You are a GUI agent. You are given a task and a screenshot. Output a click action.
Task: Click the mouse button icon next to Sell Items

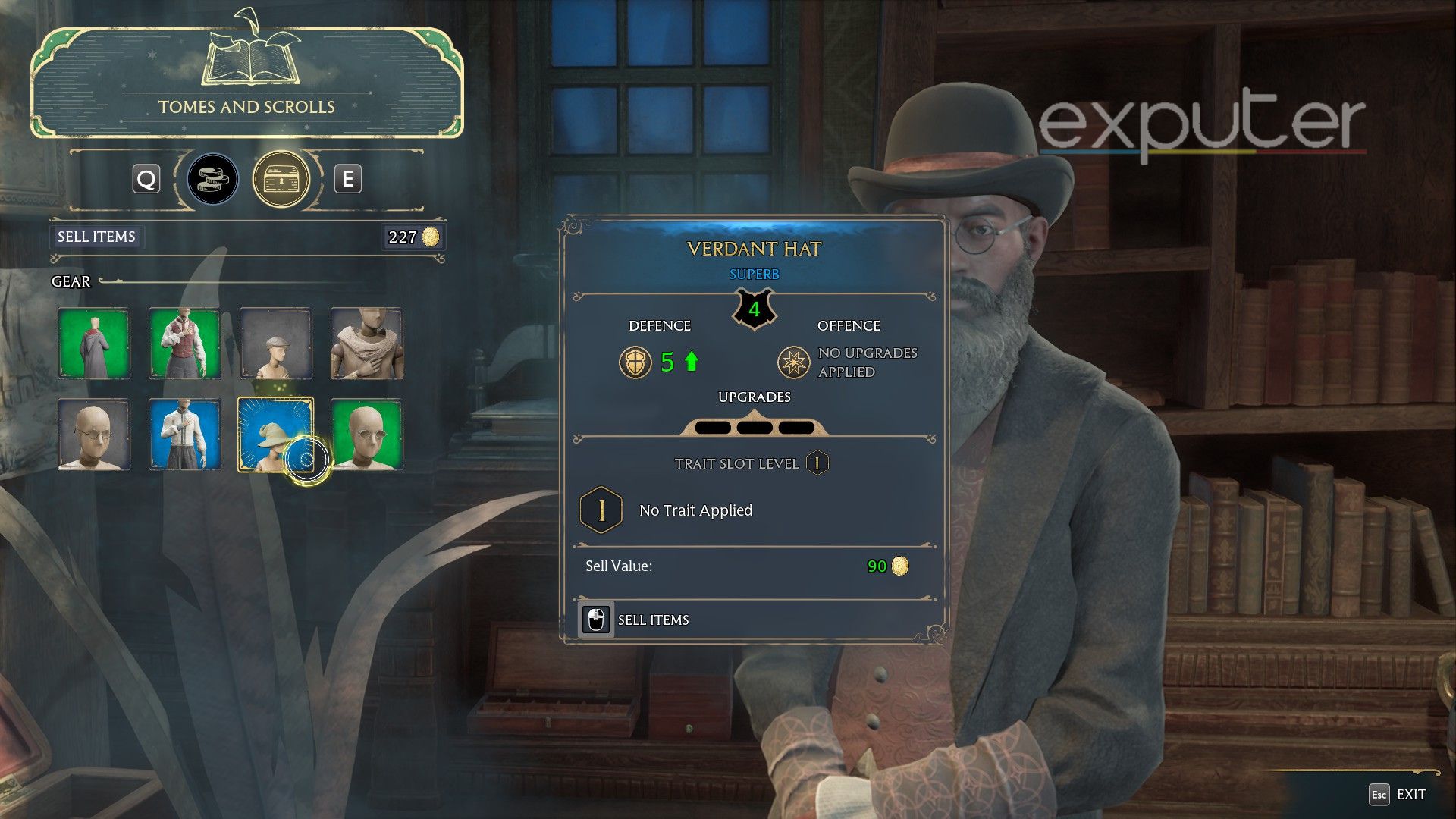tap(596, 620)
